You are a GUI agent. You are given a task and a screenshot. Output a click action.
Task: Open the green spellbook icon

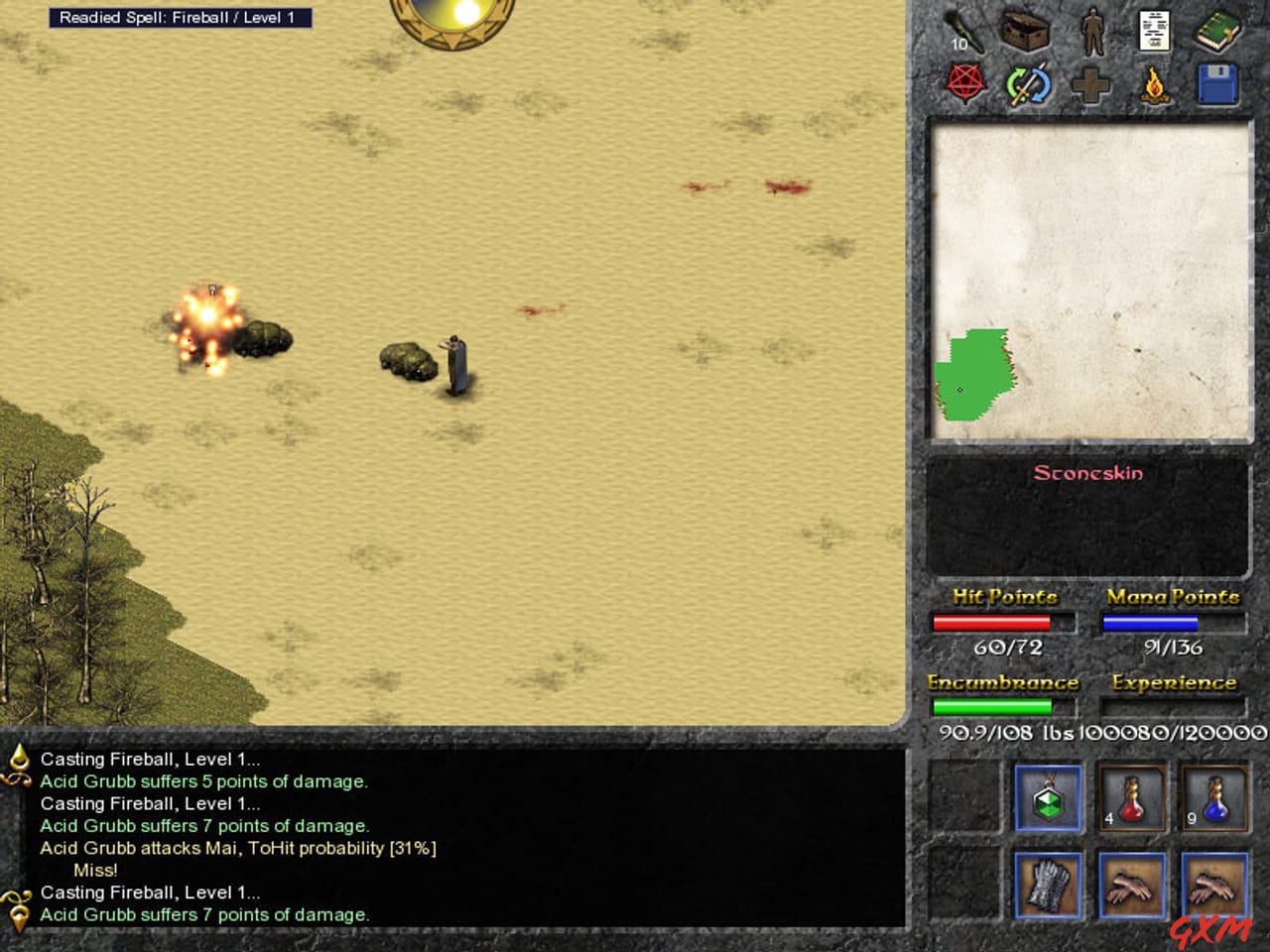[x=1216, y=32]
